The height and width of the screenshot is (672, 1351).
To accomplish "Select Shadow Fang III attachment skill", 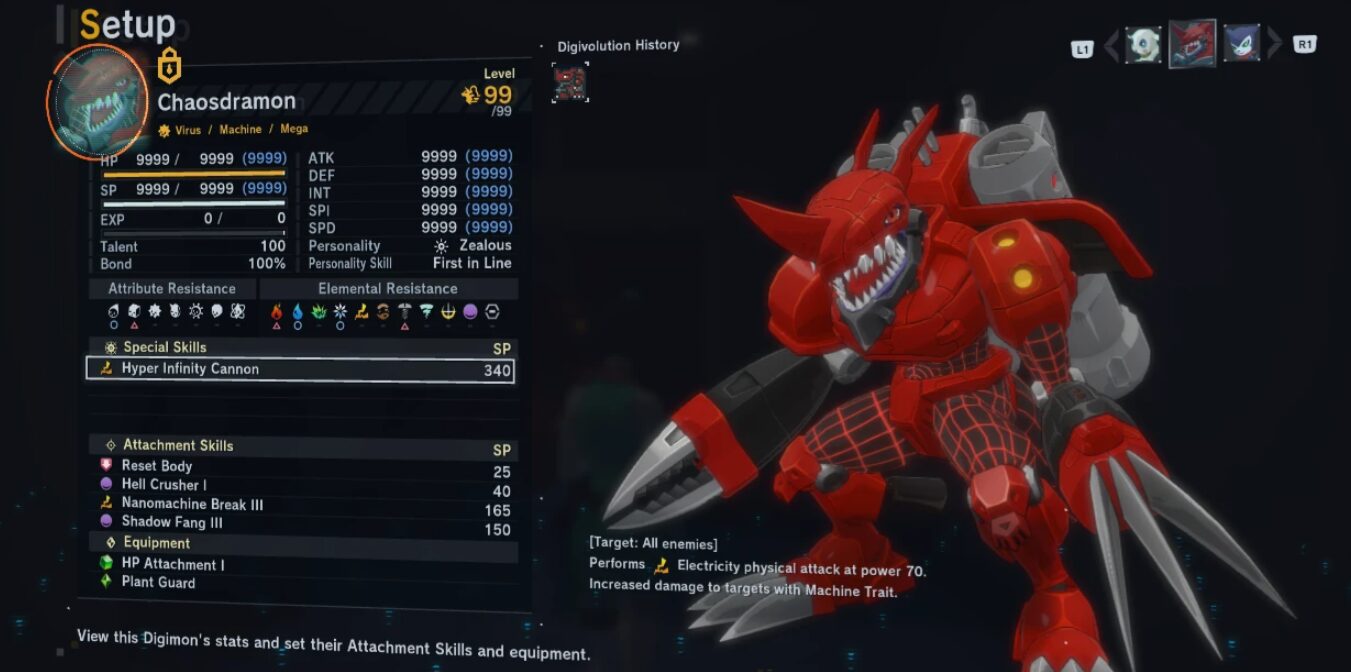I will click(x=172, y=522).
